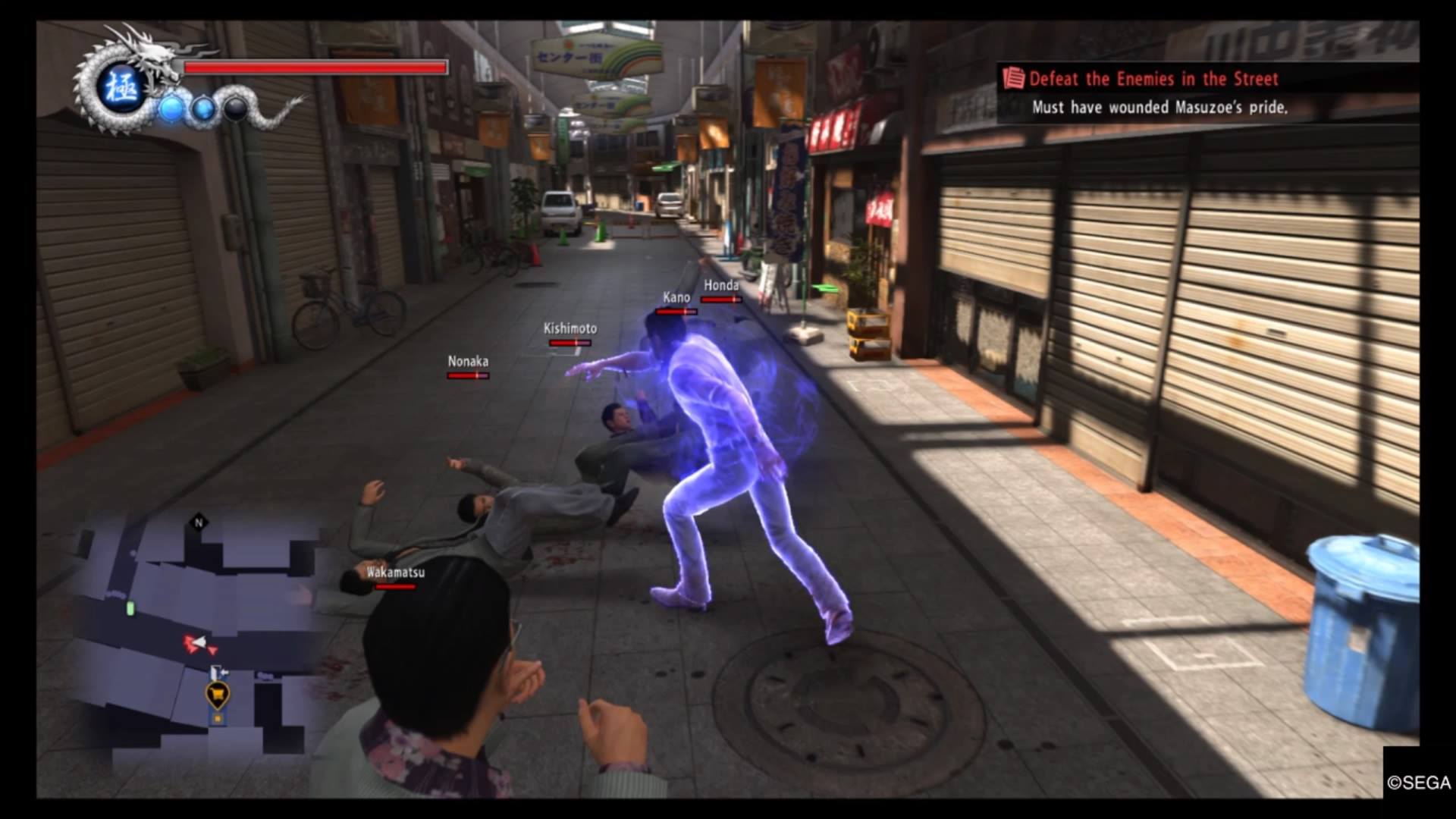This screenshot has height=819, width=1456.
Task: Select the empty dark heat orb
Action: [x=236, y=109]
